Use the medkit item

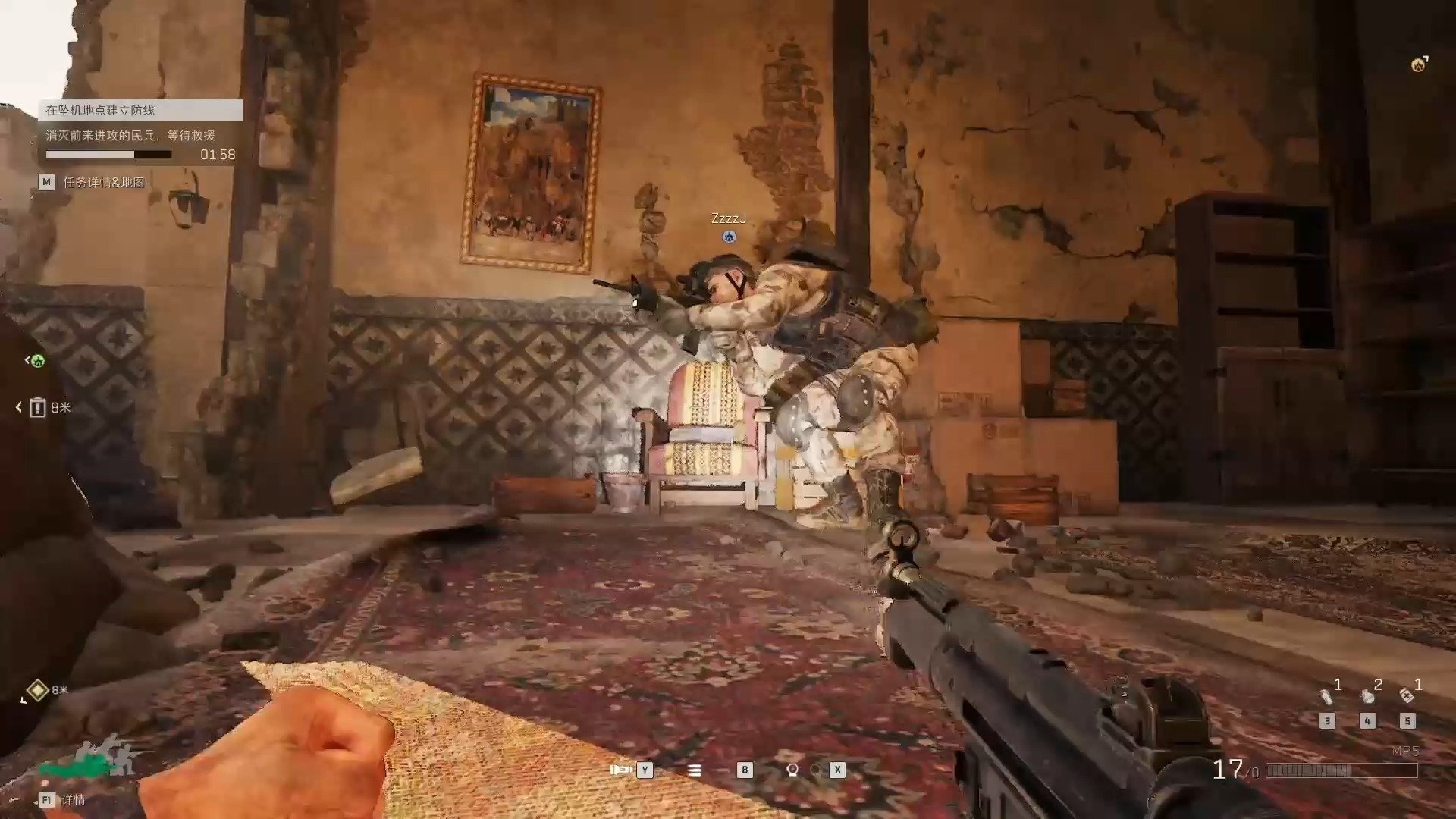1407,695
